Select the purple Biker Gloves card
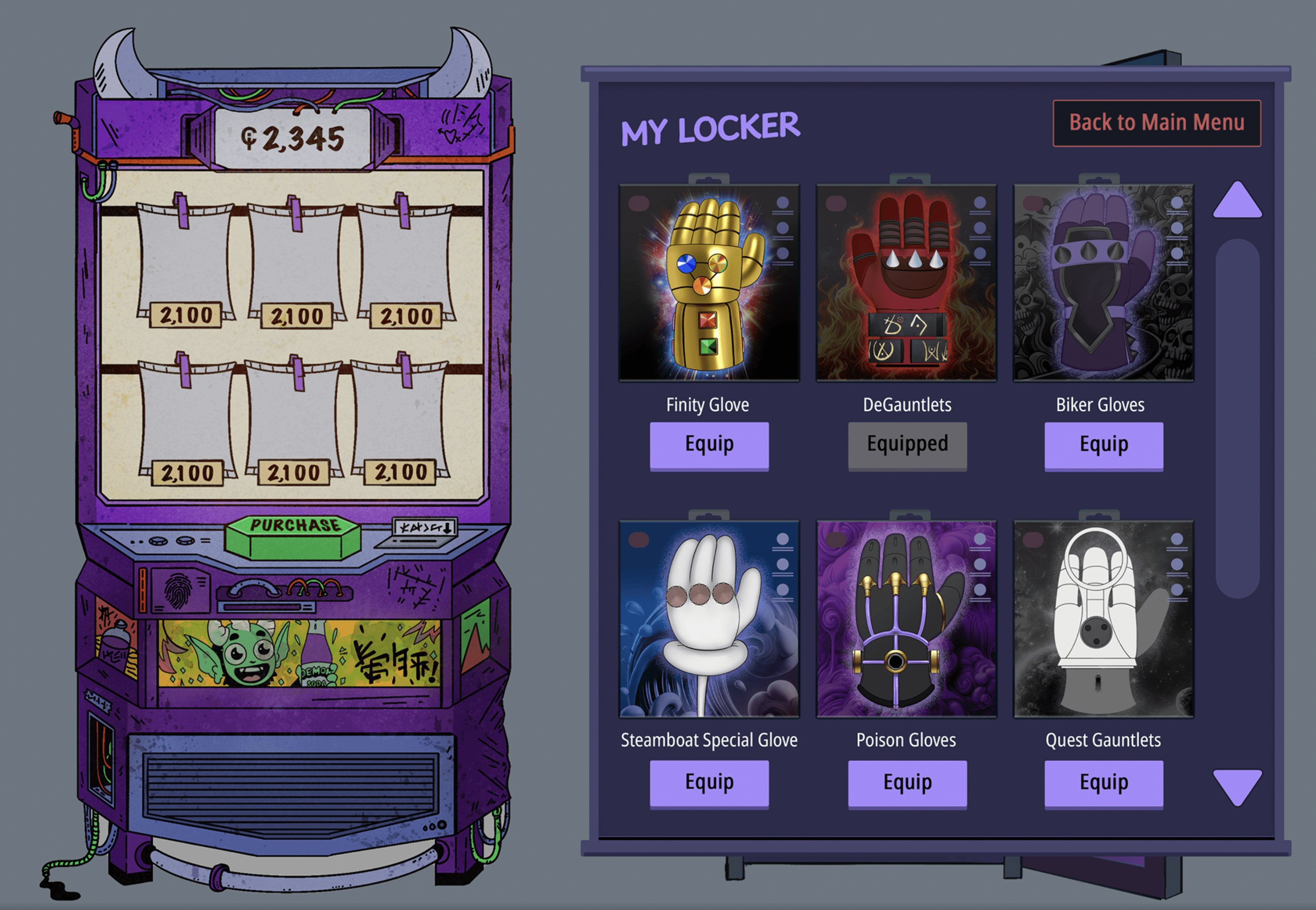The image size is (1316, 910). (x=1103, y=283)
